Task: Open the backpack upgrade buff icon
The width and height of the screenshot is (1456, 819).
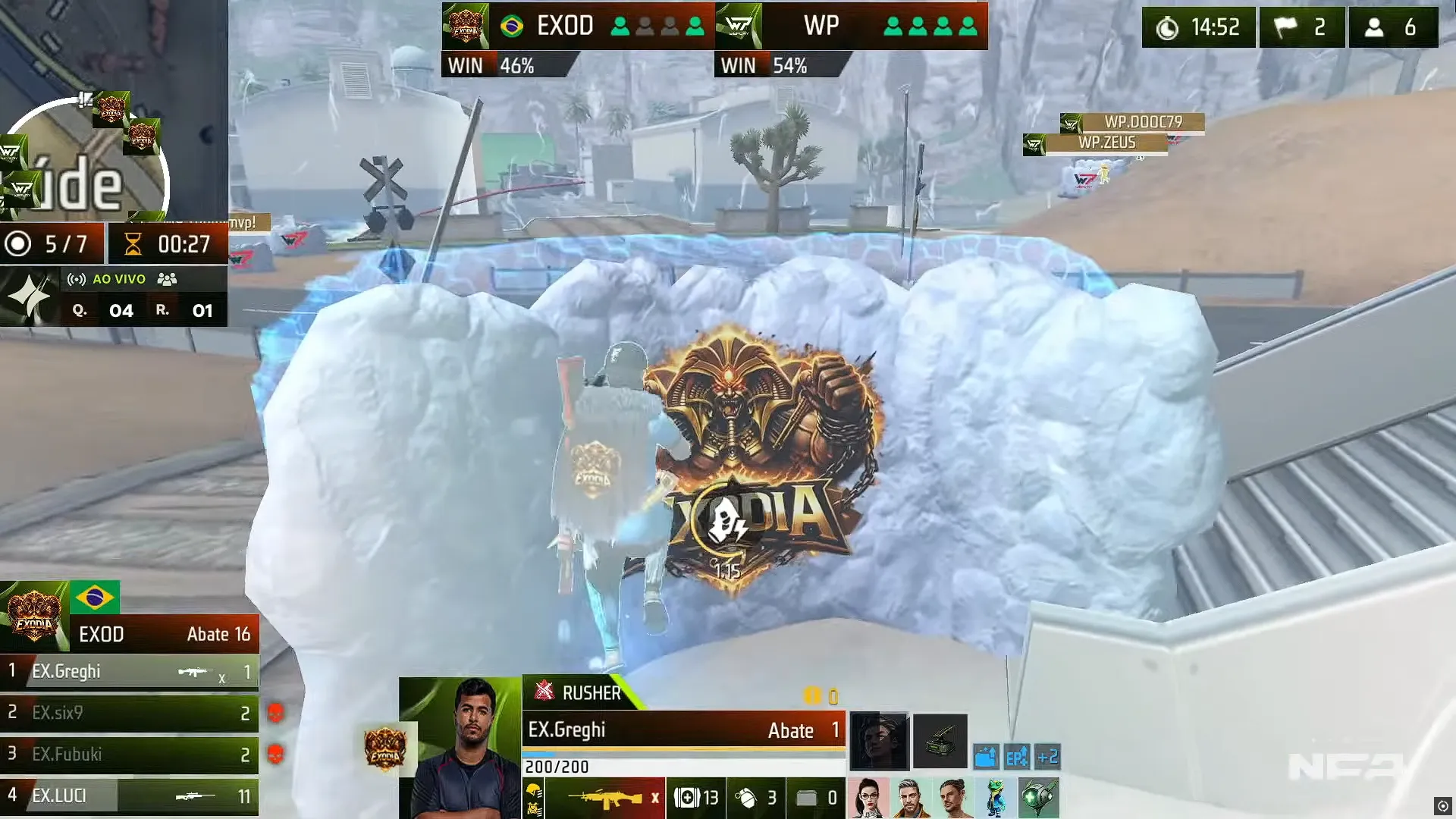Action: coord(987,757)
